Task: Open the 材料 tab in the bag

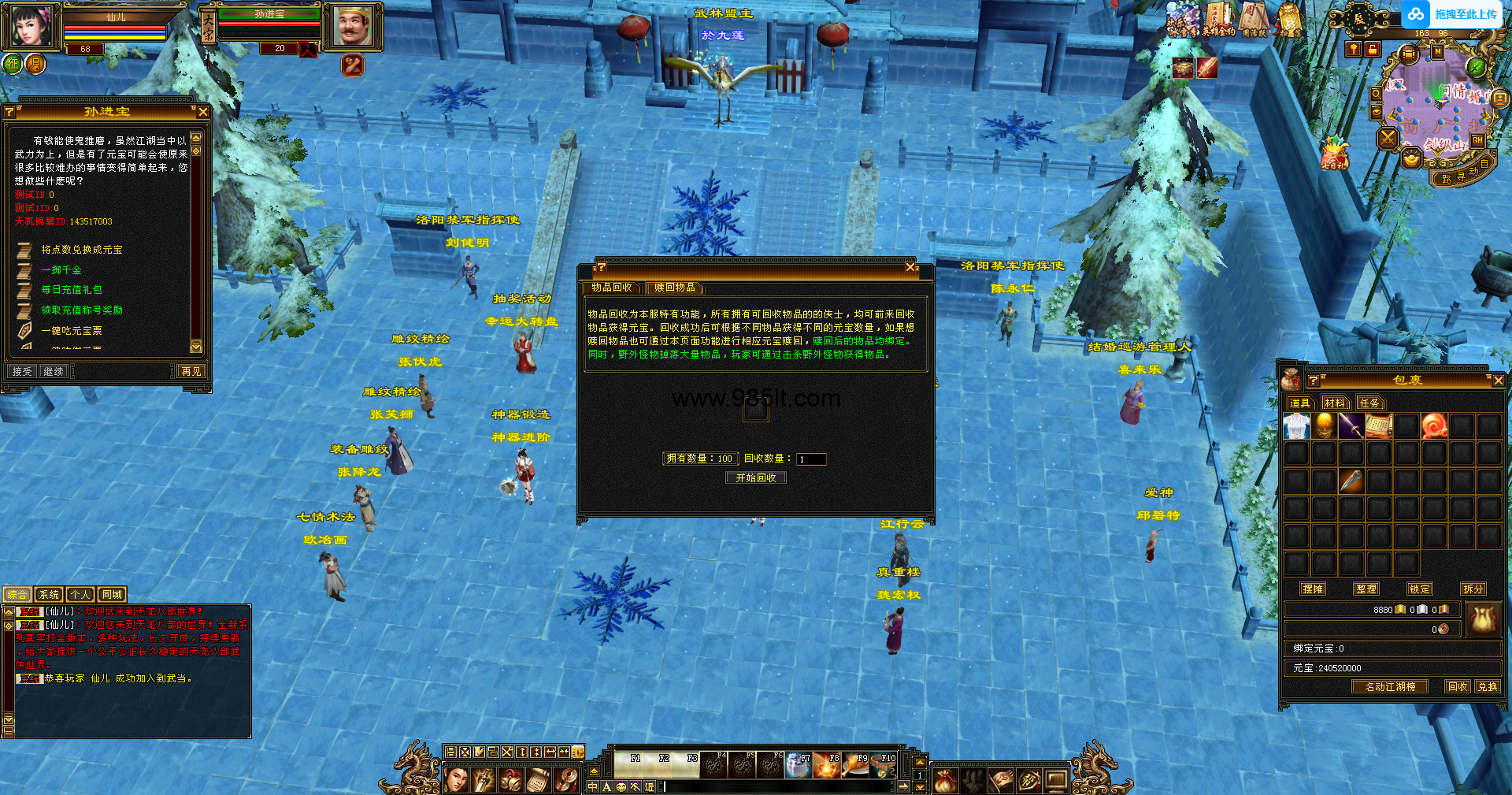Action: tap(1335, 403)
